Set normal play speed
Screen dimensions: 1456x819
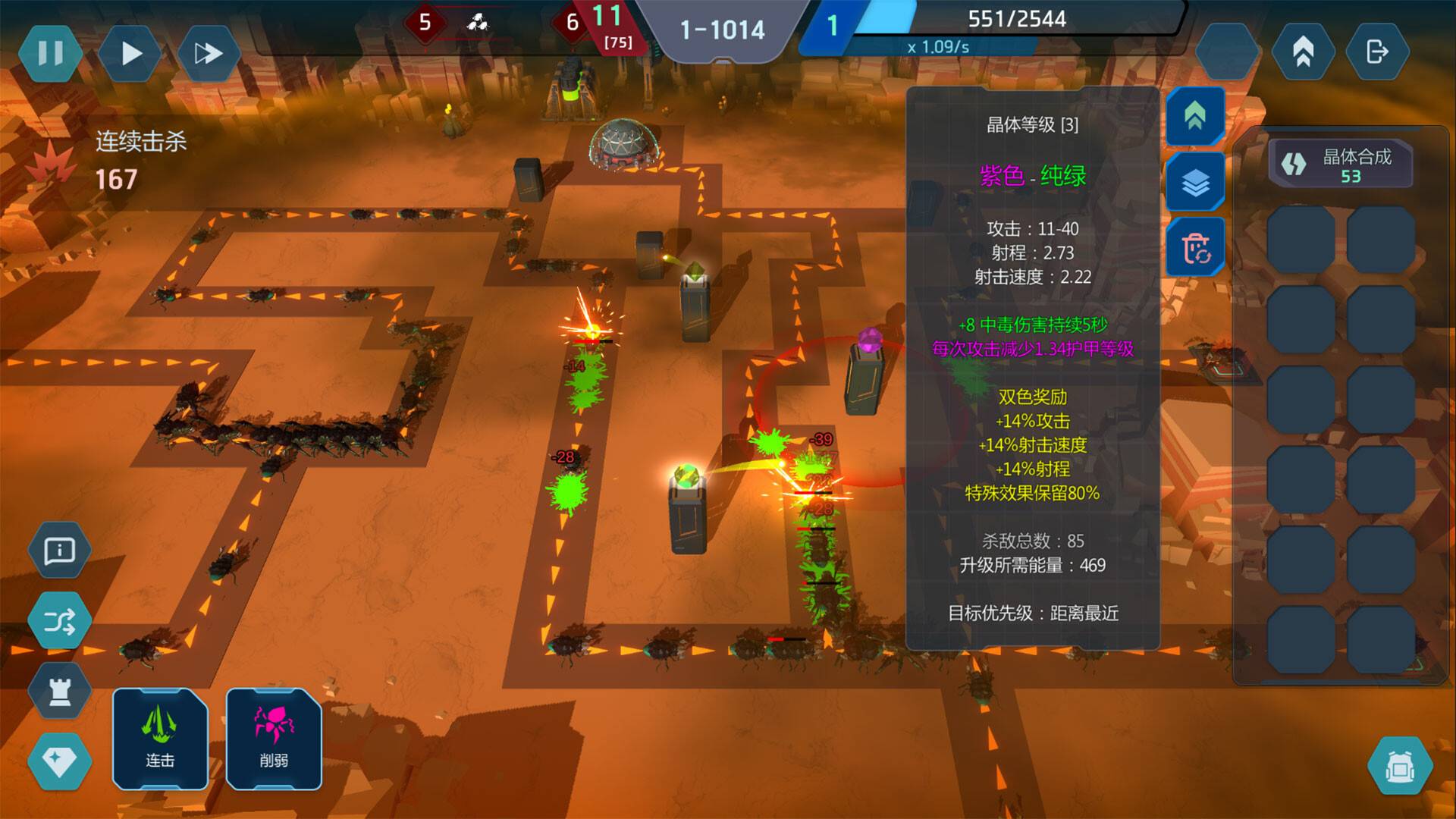[131, 53]
